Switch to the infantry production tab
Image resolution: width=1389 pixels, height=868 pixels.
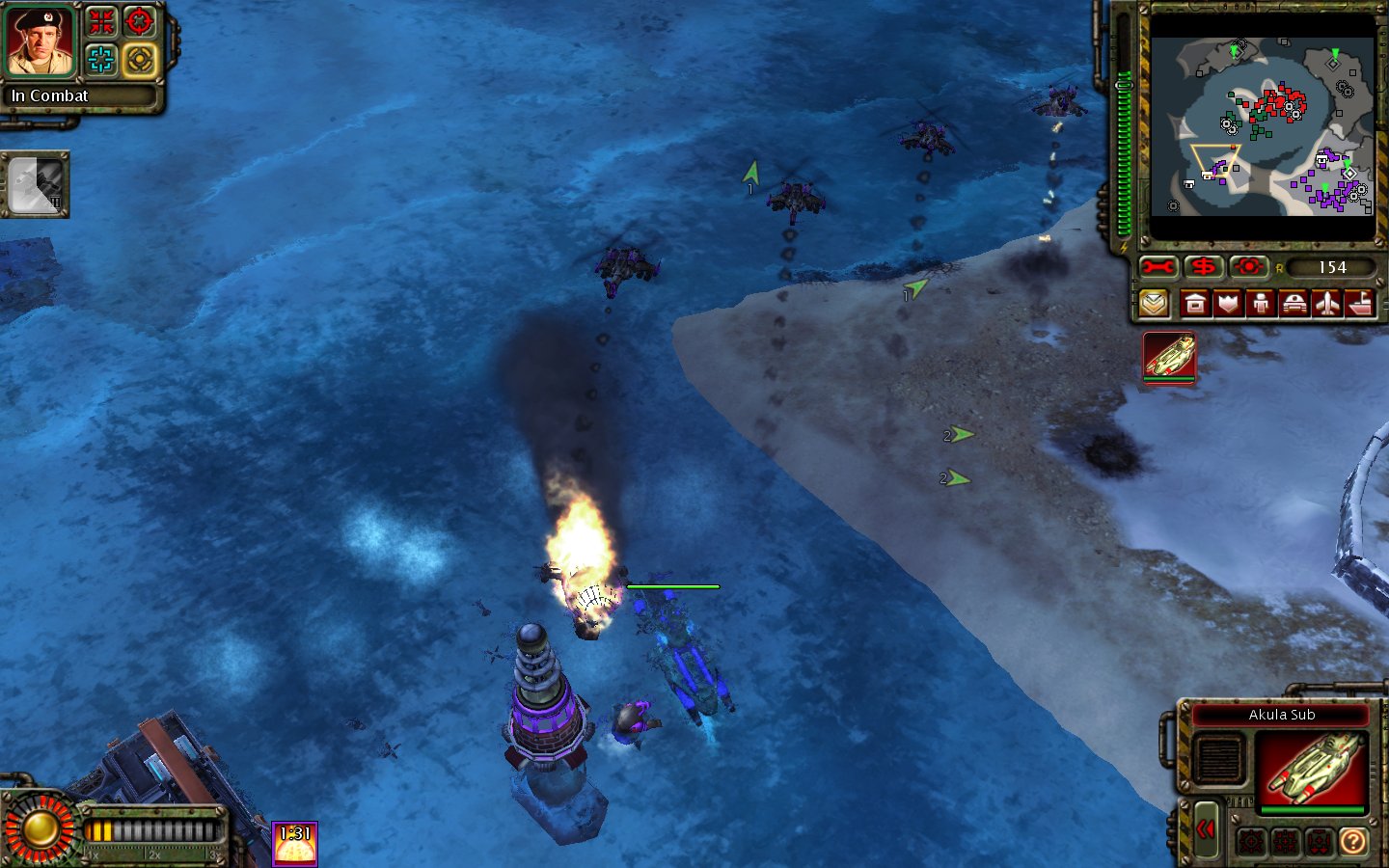(1261, 305)
